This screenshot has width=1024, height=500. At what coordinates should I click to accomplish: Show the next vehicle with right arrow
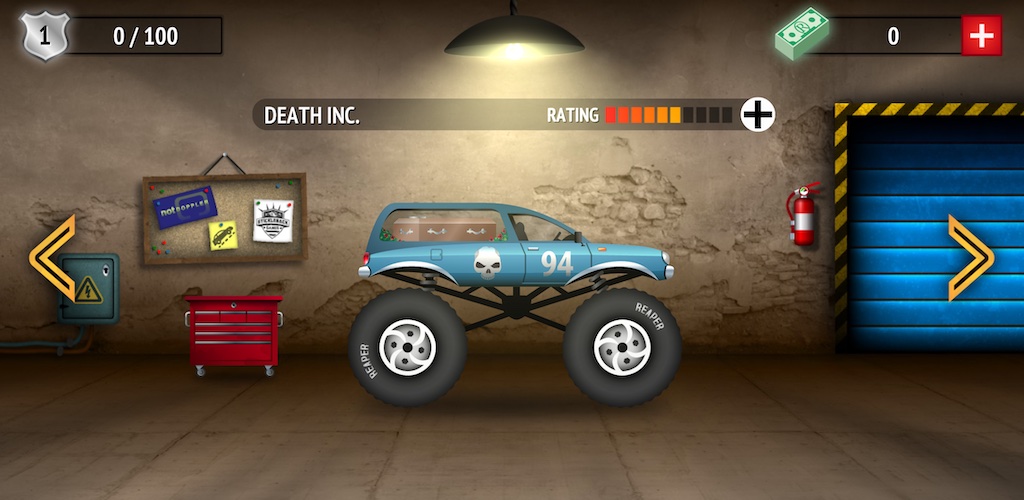pos(970,258)
